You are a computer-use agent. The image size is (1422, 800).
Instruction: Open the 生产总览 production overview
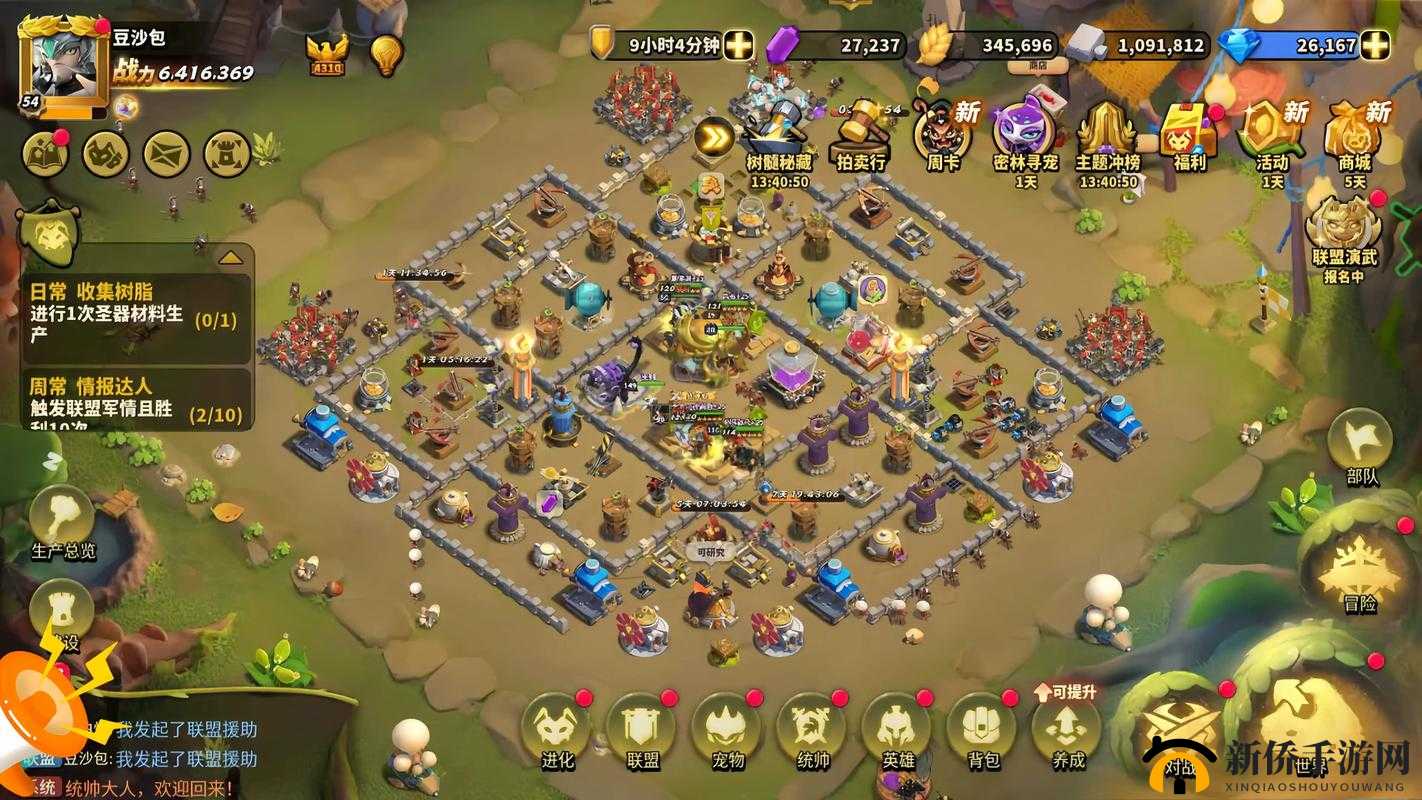pyautogui.click(x=63, y=520)
